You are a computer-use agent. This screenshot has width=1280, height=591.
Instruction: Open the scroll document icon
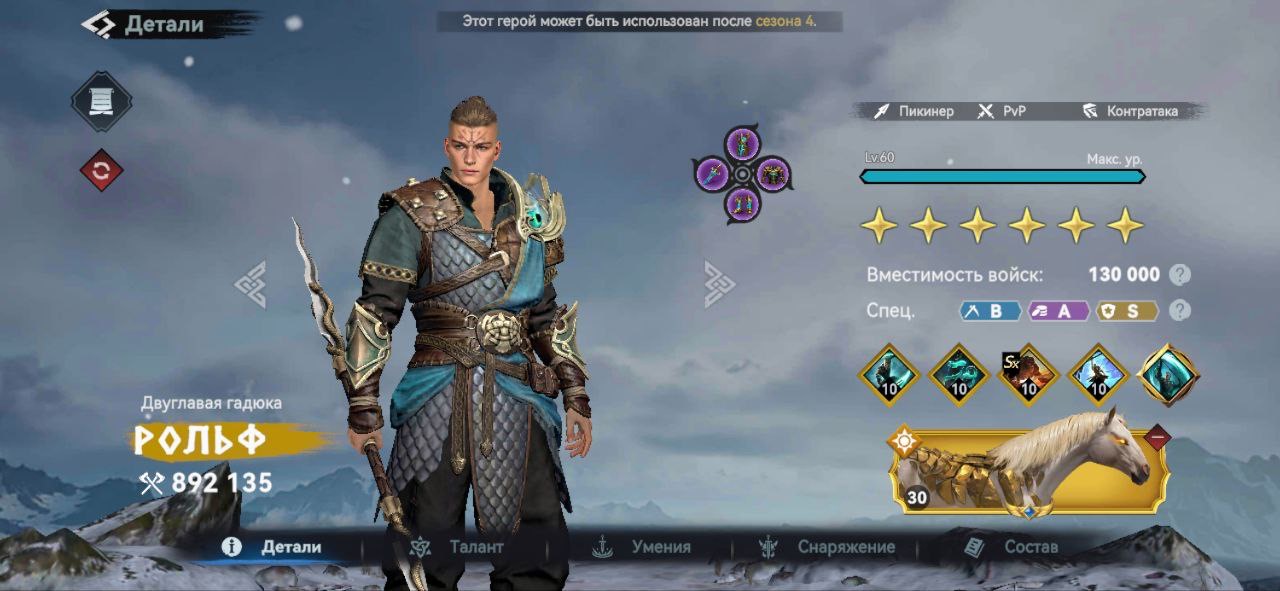101,101
